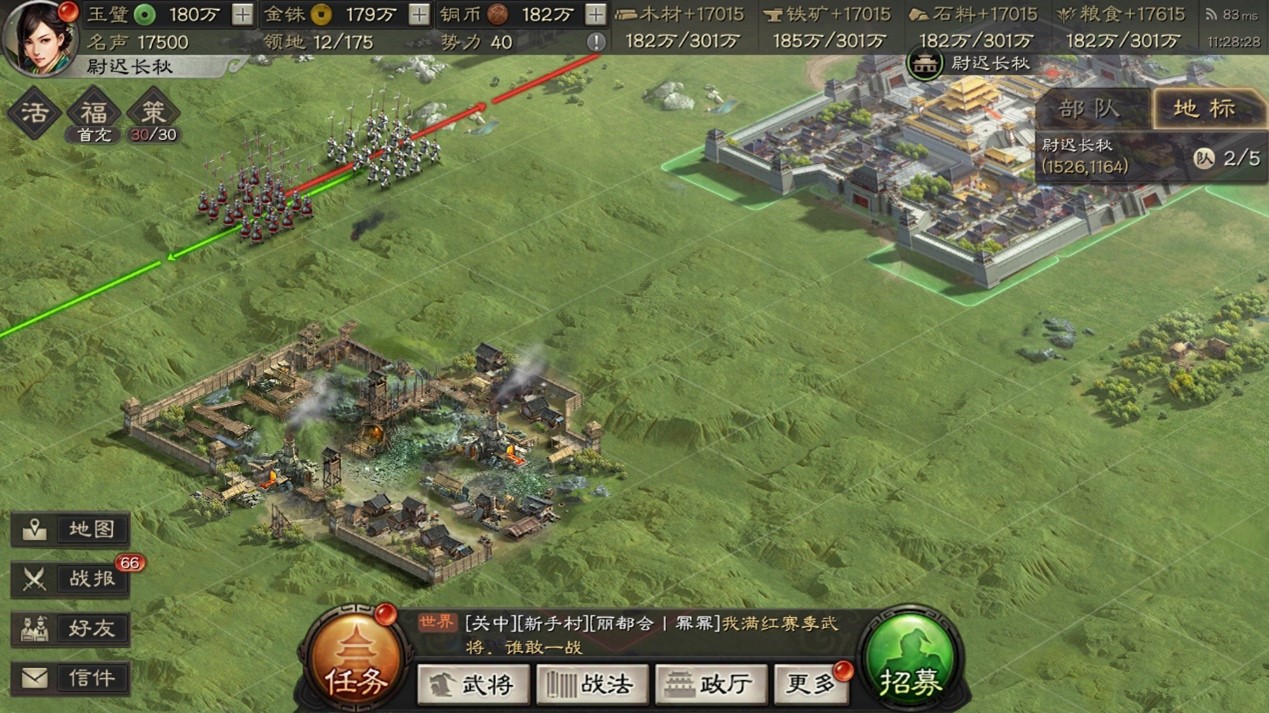Add copper coins via the plus button

pos(596,14)
